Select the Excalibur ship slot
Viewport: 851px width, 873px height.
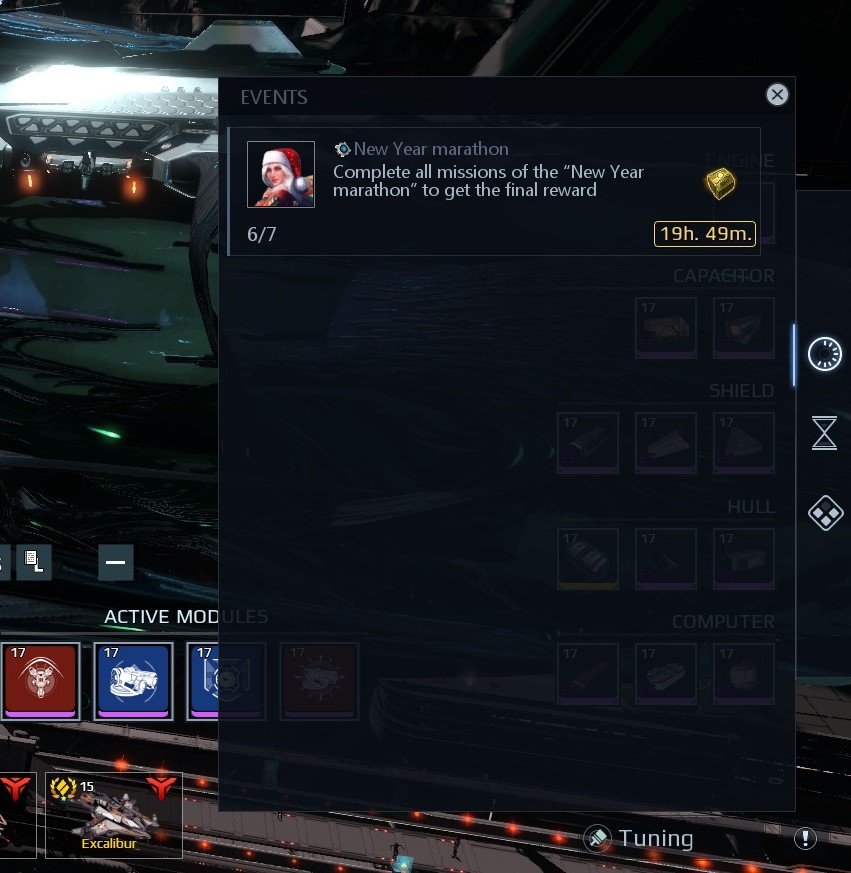tap(114, 815)
